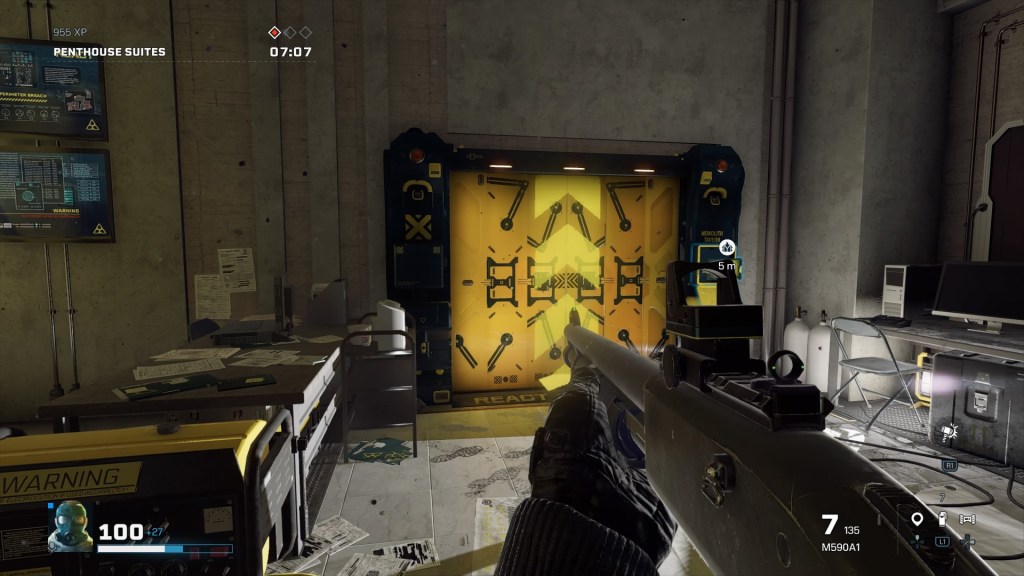Click the location ping icon
The width and height of the screenshot is (1024, 576).
[x=917, y=518]
